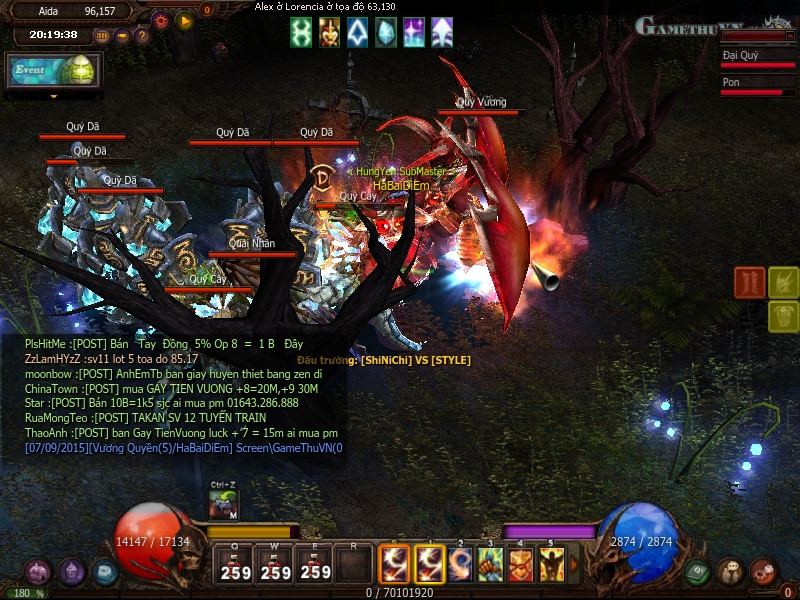800x600 pixels.
Task: Open the chat bubble character icon
Action: (x=731, y=572)
